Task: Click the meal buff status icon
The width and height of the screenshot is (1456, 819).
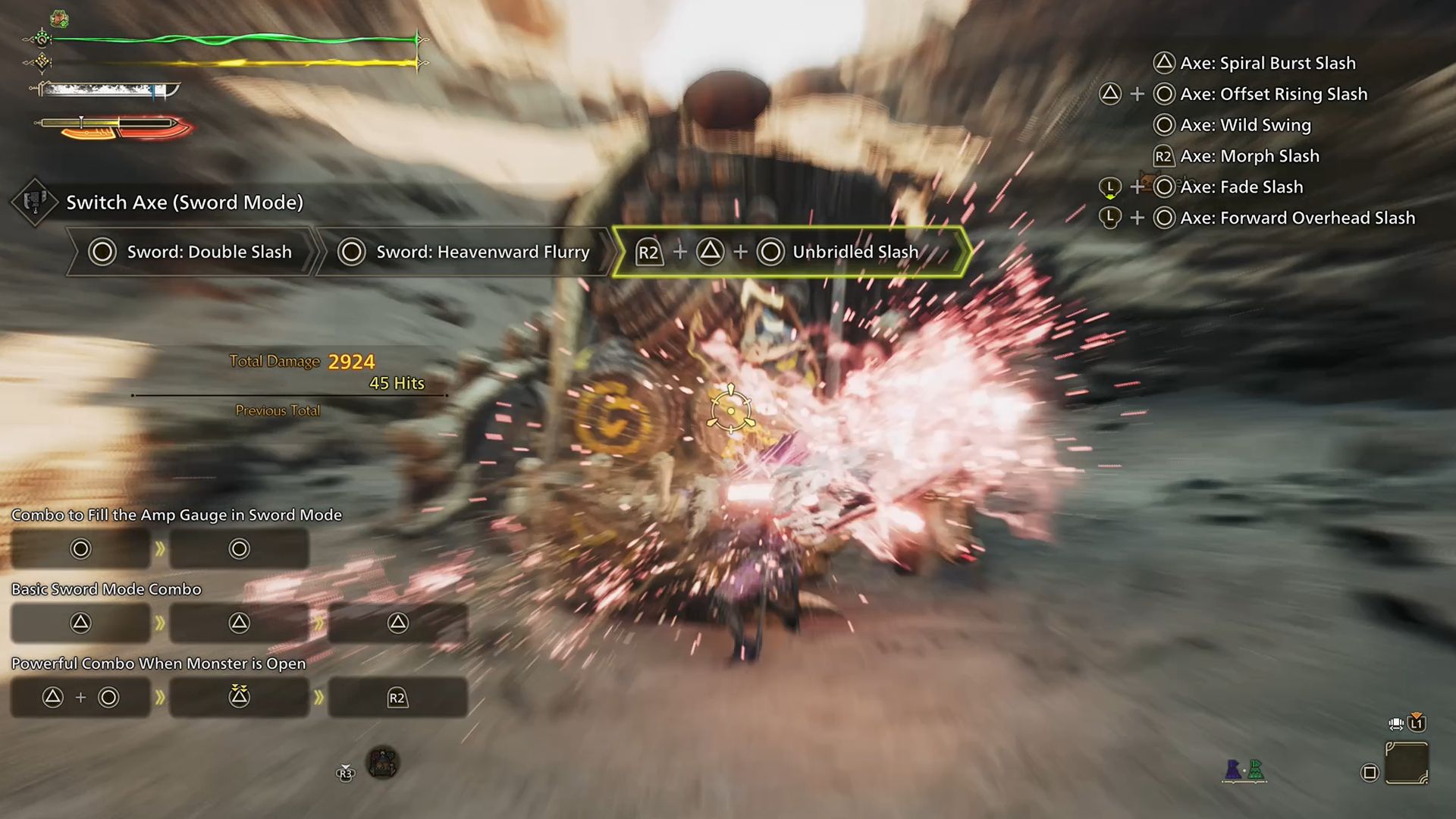Action: 59,18
